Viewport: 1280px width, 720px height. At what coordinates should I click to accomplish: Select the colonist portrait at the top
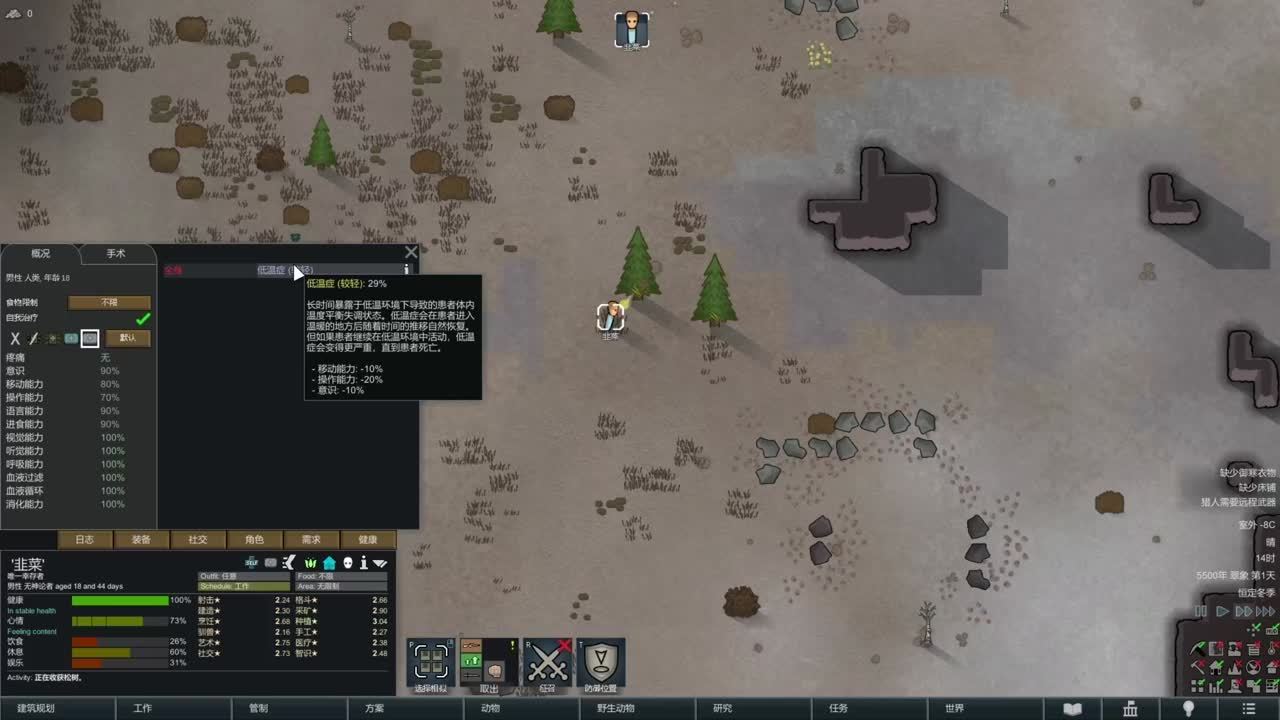click(x=632, y=28)
